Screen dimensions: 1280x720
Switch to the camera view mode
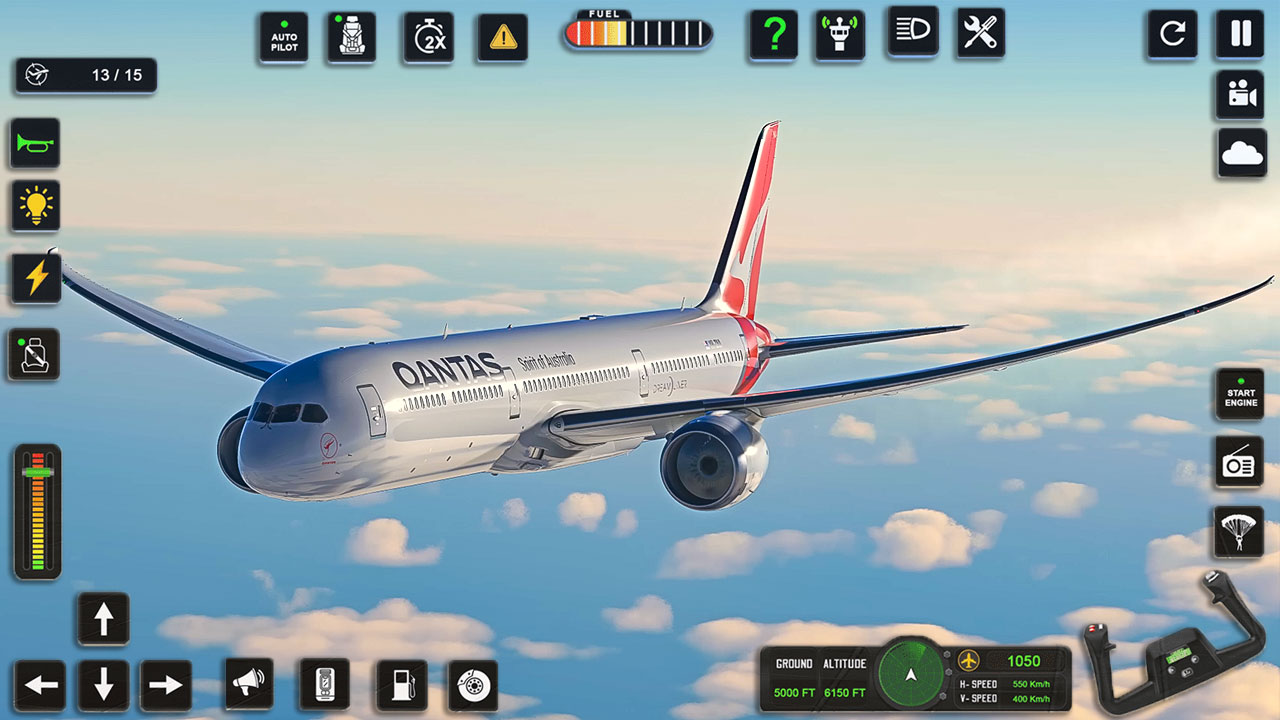click(x=1240, y=96)
